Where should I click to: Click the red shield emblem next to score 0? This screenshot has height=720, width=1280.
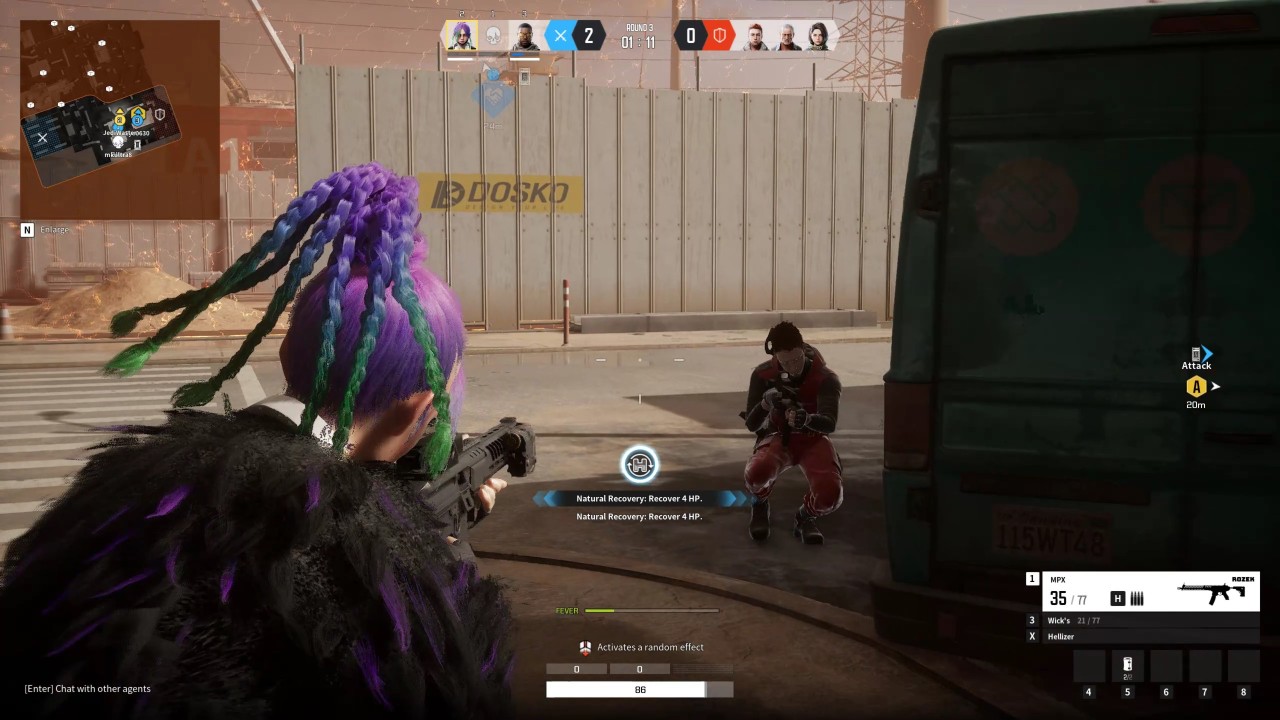[722, 36]
